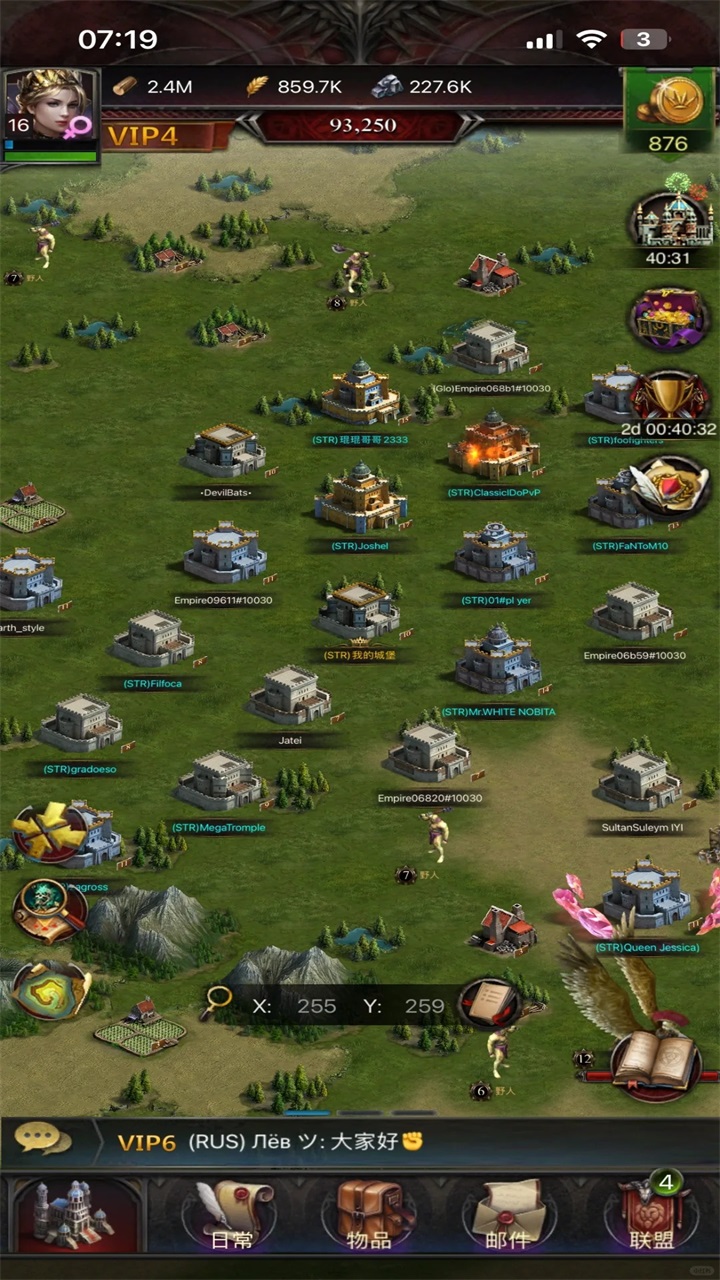This screenshot has width=720, height=1280.
Task: Open the gold coin shop showing 876
Action: [668, 112]
